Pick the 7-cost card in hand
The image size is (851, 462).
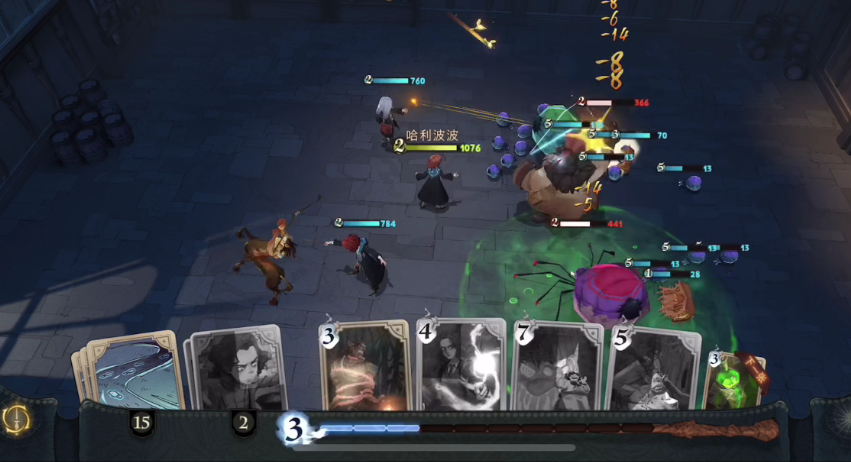coord(557,367)
